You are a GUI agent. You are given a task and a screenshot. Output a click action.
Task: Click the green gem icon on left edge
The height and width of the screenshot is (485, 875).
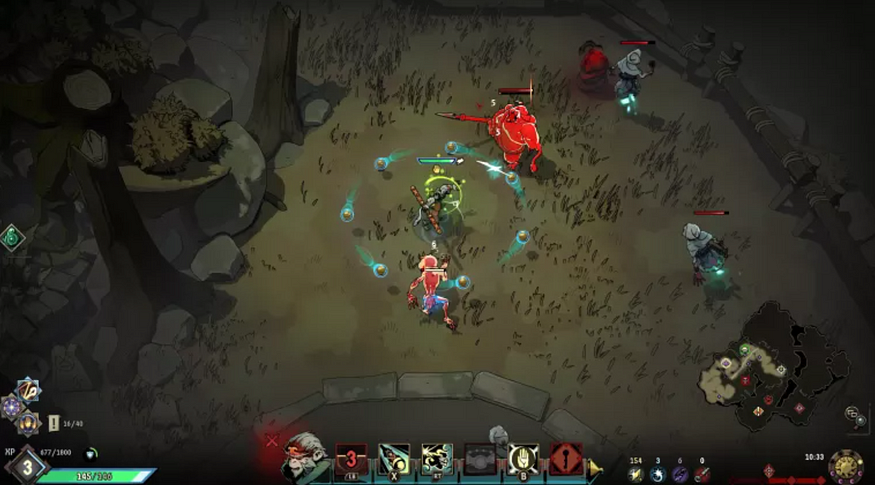[x=11, y=237]
